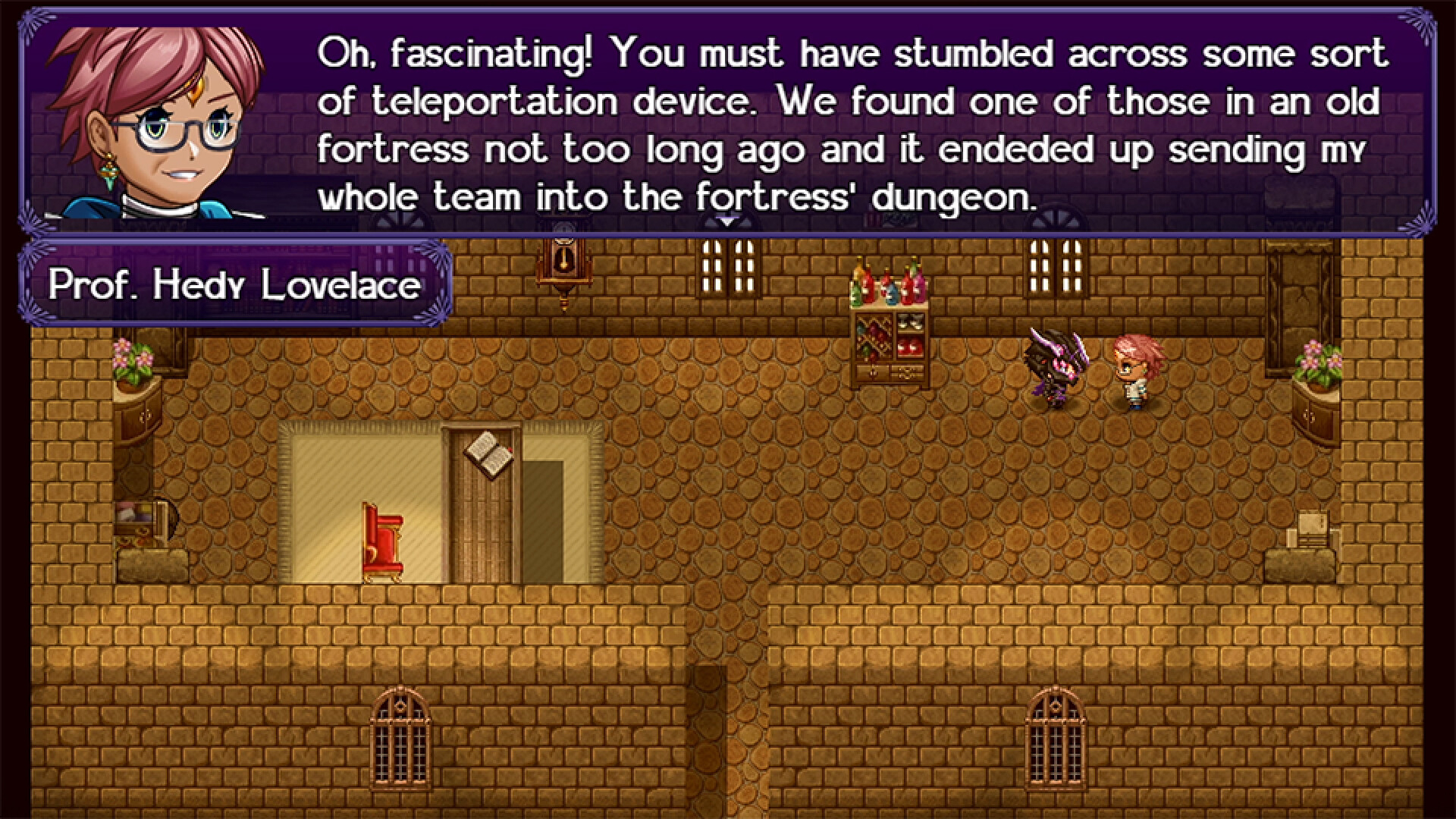This screenshot has height=819, width=1456.
Task: Click the open book on the desk
Action: click(489, 455)
